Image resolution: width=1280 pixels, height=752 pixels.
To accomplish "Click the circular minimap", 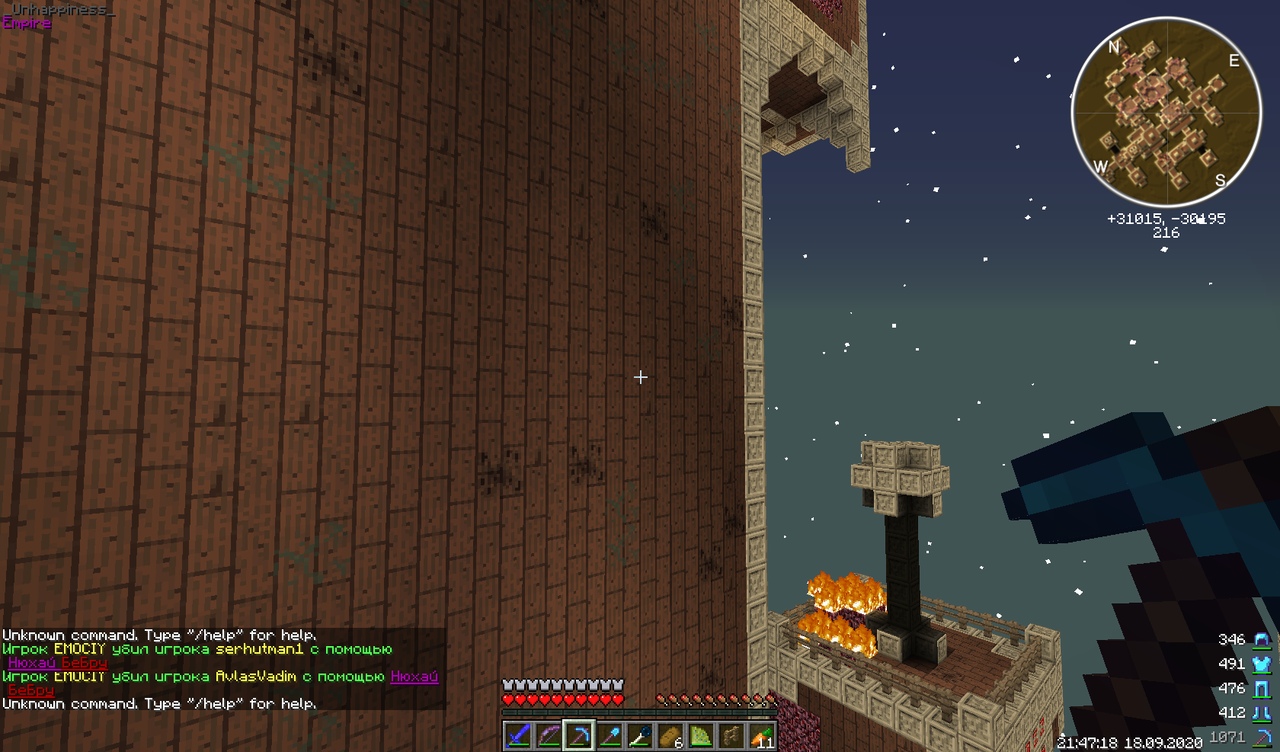I will tap(1166, 111).
